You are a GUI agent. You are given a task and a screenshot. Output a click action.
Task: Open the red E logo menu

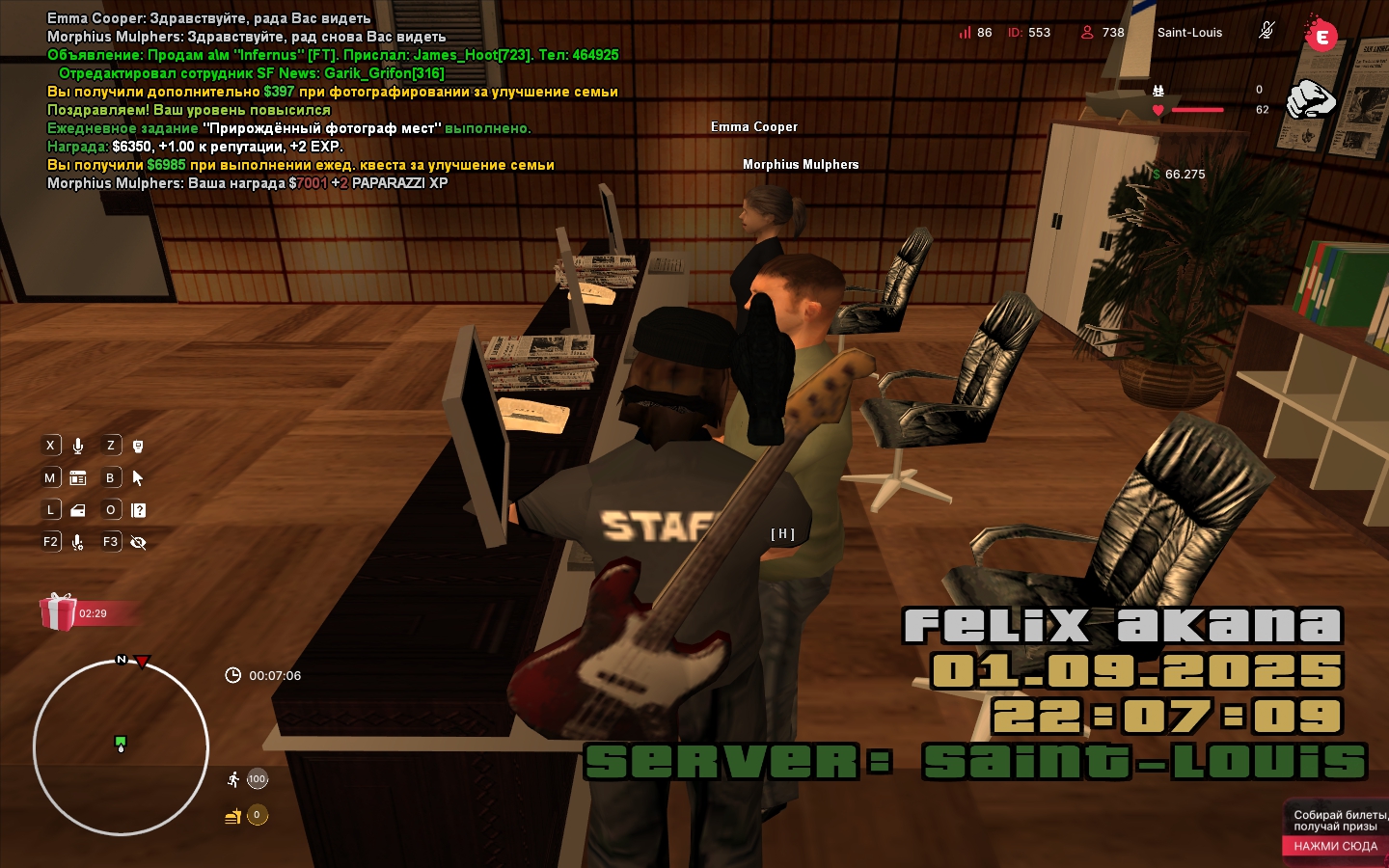coord(1321,37)
